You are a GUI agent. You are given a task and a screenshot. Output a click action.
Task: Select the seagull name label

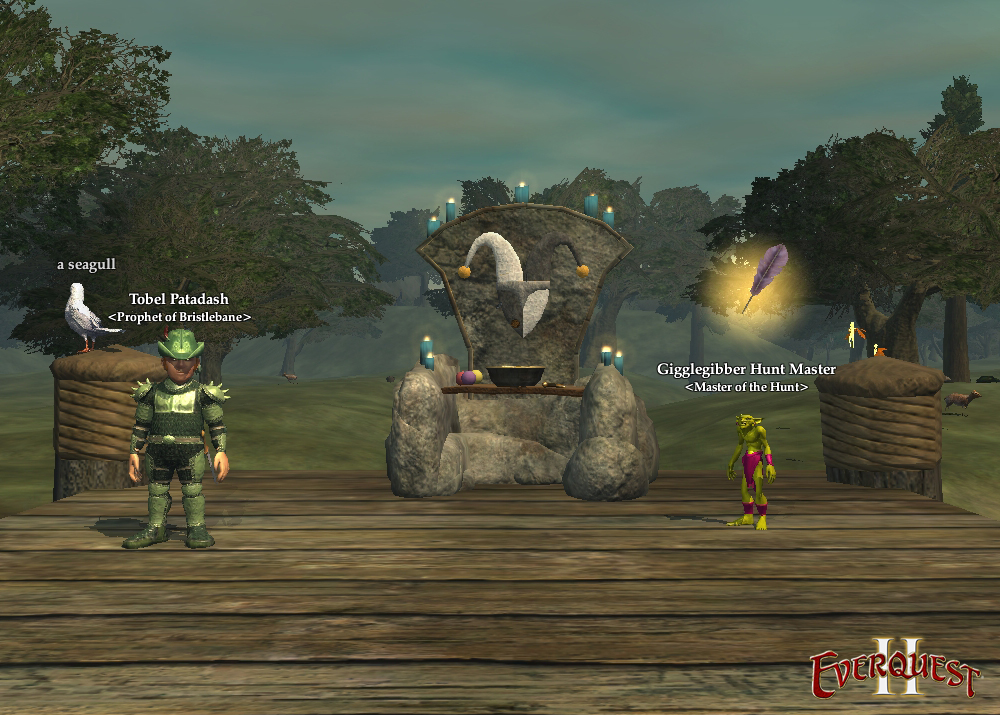[x=86, y=265]
